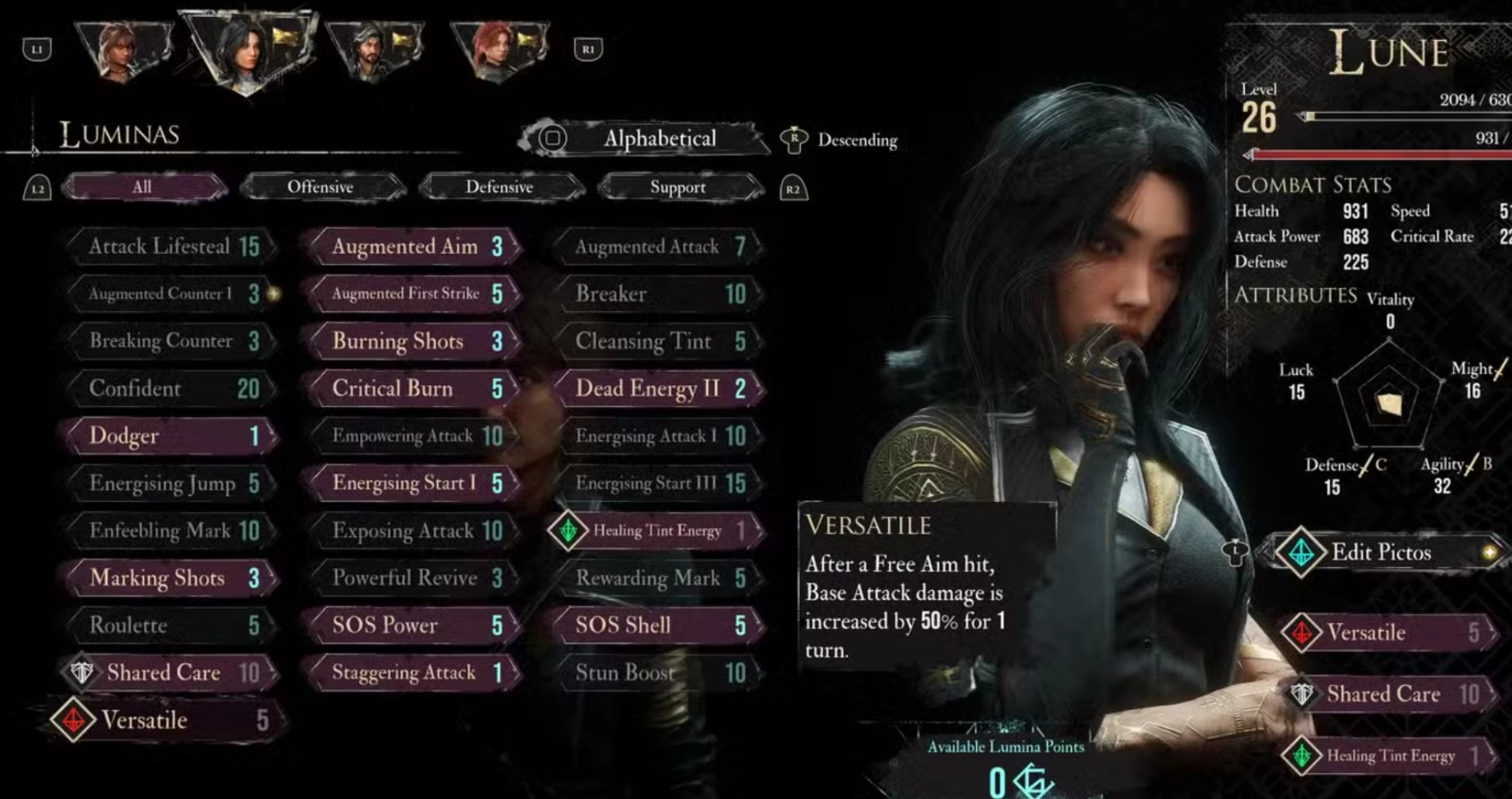Toggle the SOS Shell lumina
Screen dimensions: 1512x799
pyautogui.click(x=658, y=625)
